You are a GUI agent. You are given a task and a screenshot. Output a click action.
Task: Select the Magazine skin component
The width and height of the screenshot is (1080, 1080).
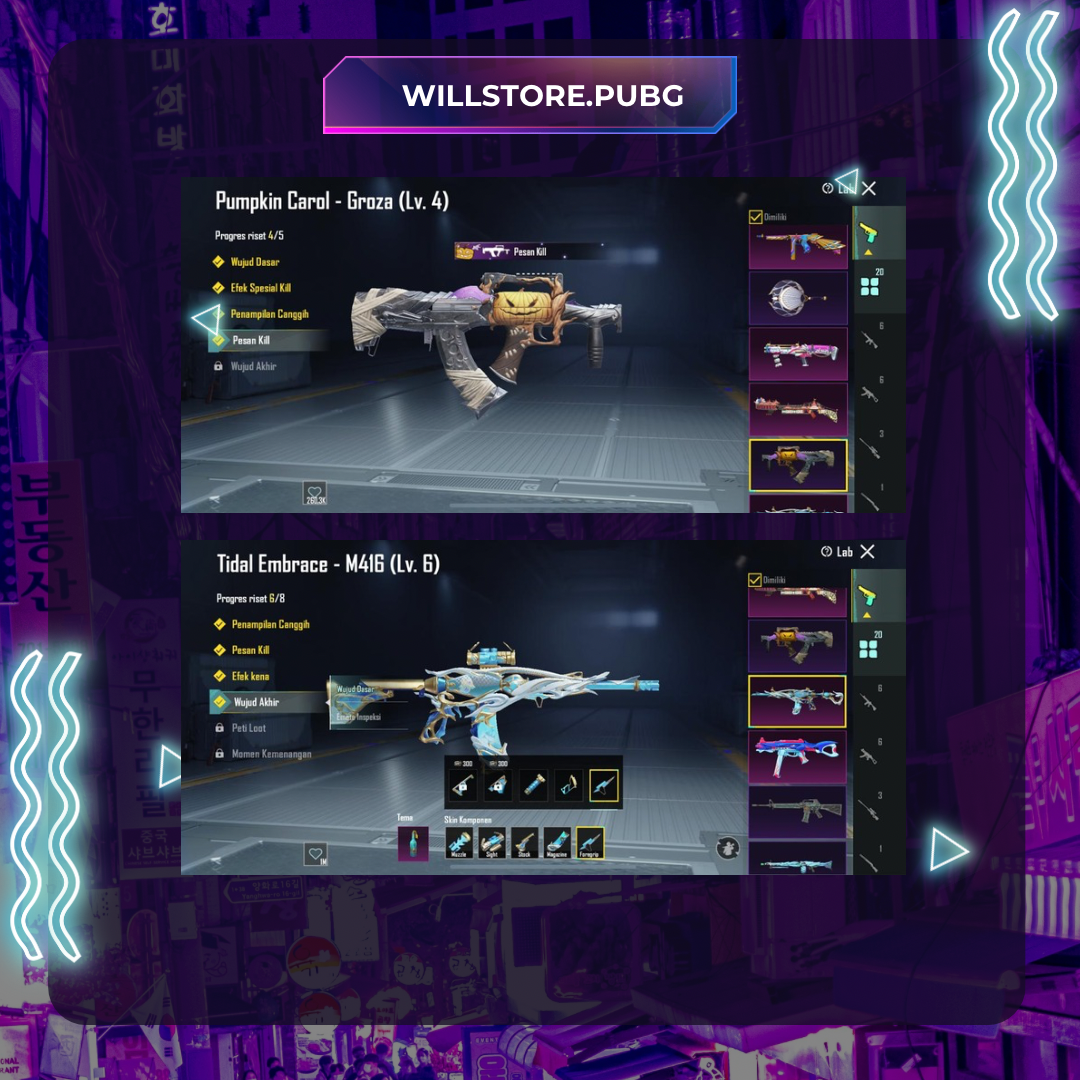[x=558, y=844]
